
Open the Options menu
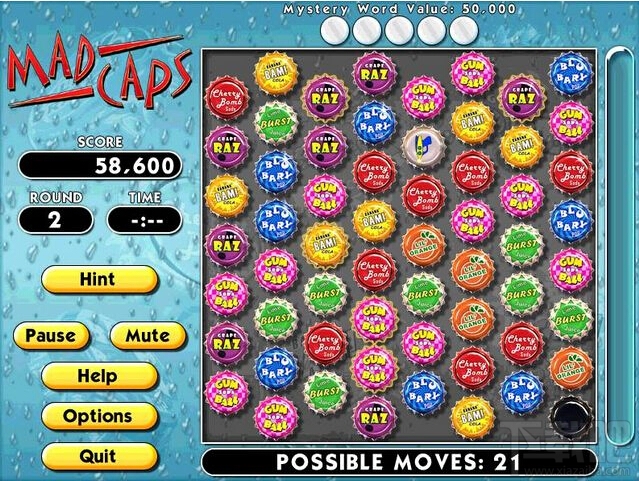(x=99, y=416)
